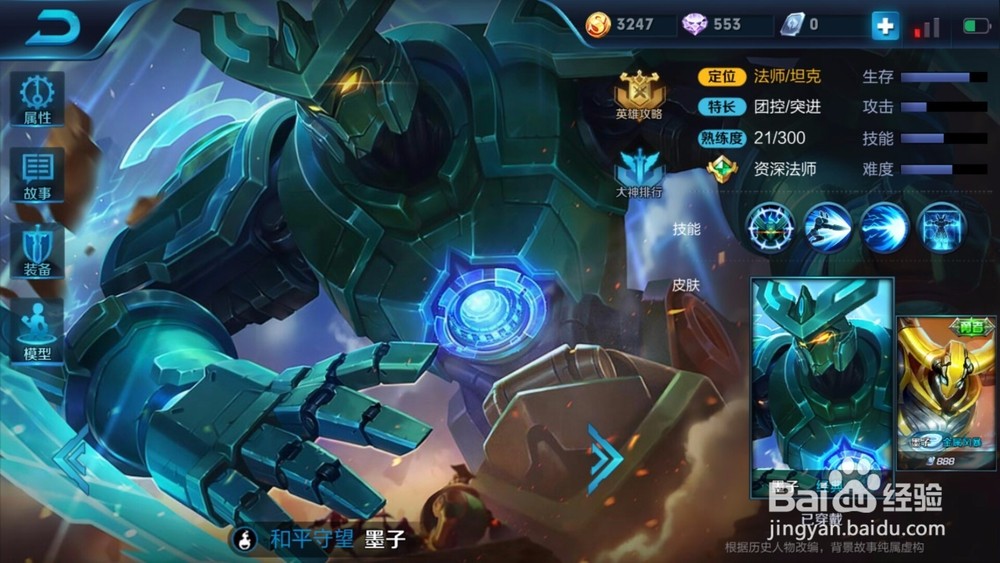The image size is (1000, 563).
Task: Select the dashing punch skill icon
Action: tap(828, 227)
